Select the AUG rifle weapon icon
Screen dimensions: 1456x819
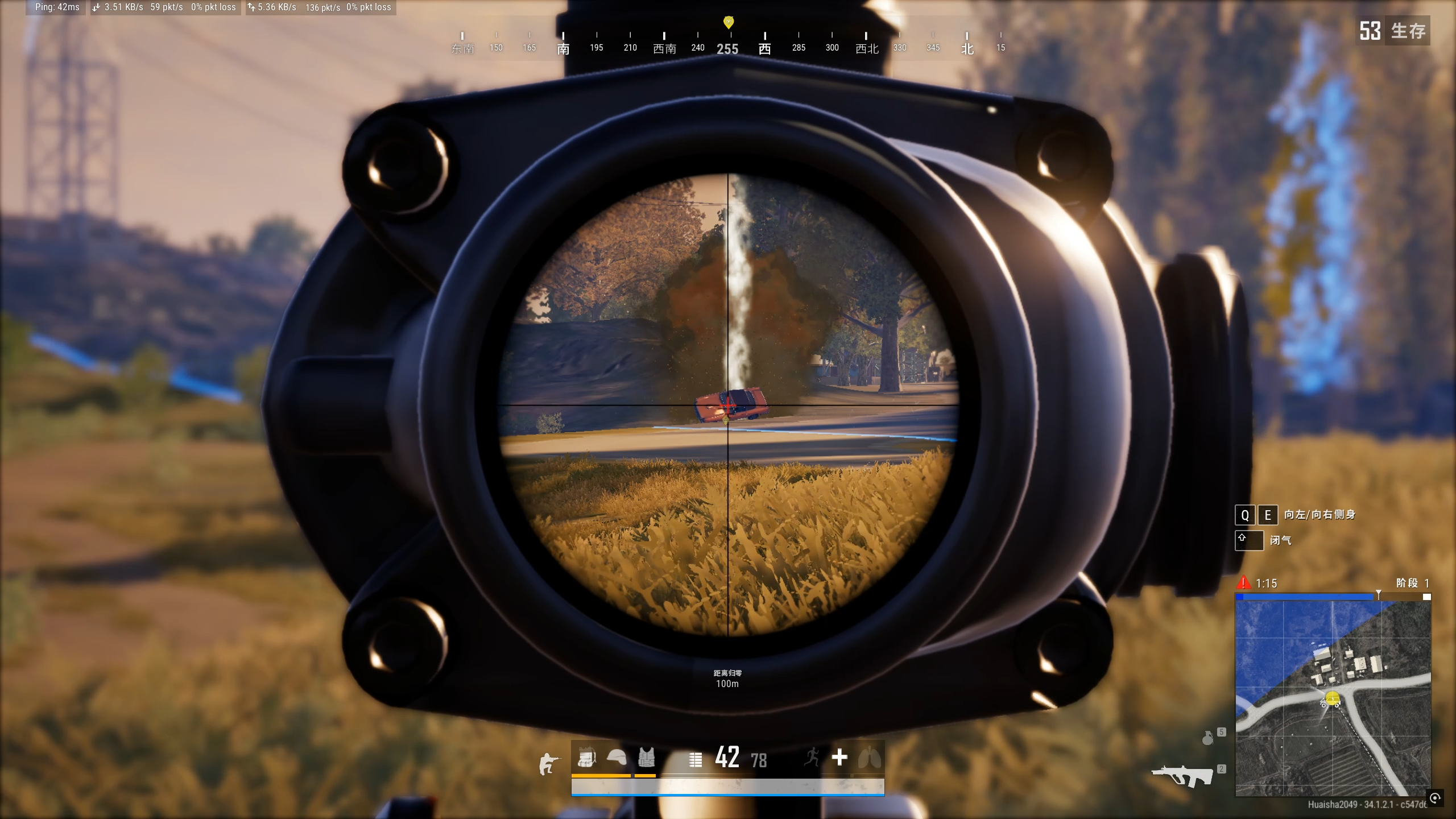click(1182, 776)
